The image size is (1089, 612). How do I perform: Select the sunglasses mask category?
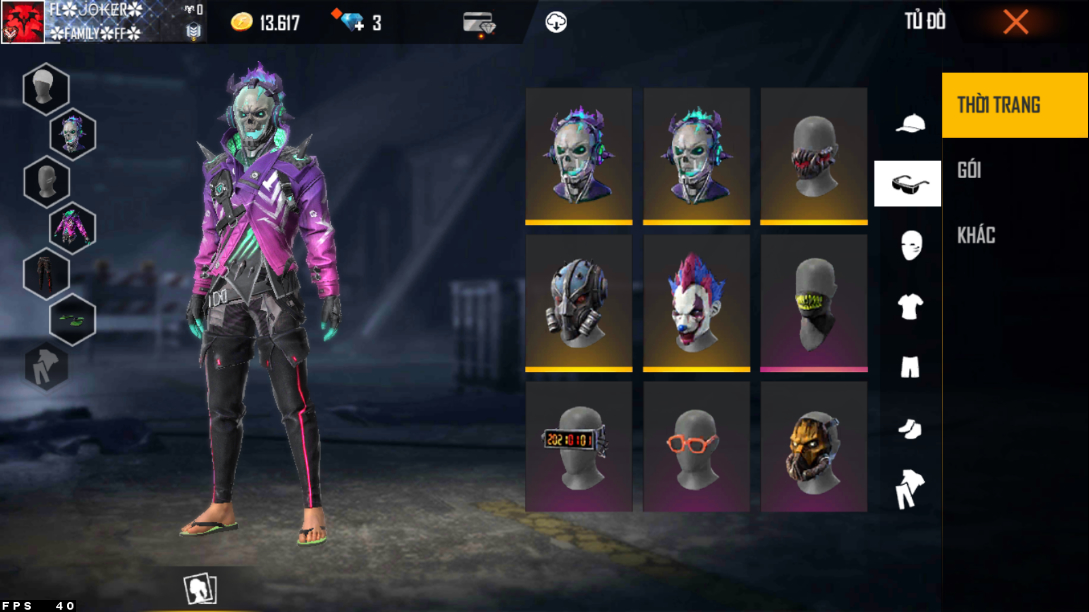point(907,183)
